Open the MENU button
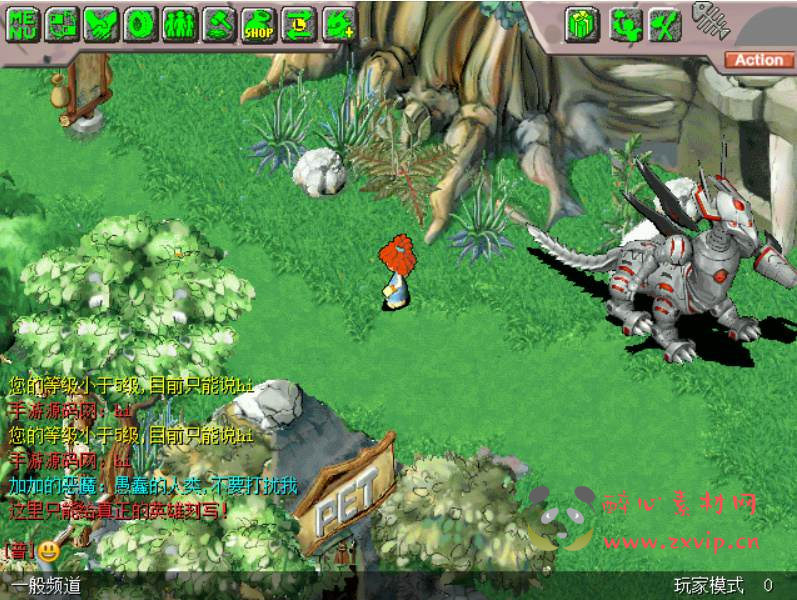Image resolution: width=797 pixels, height=600 pixels. pyautogui.click(x=23, y=24)
